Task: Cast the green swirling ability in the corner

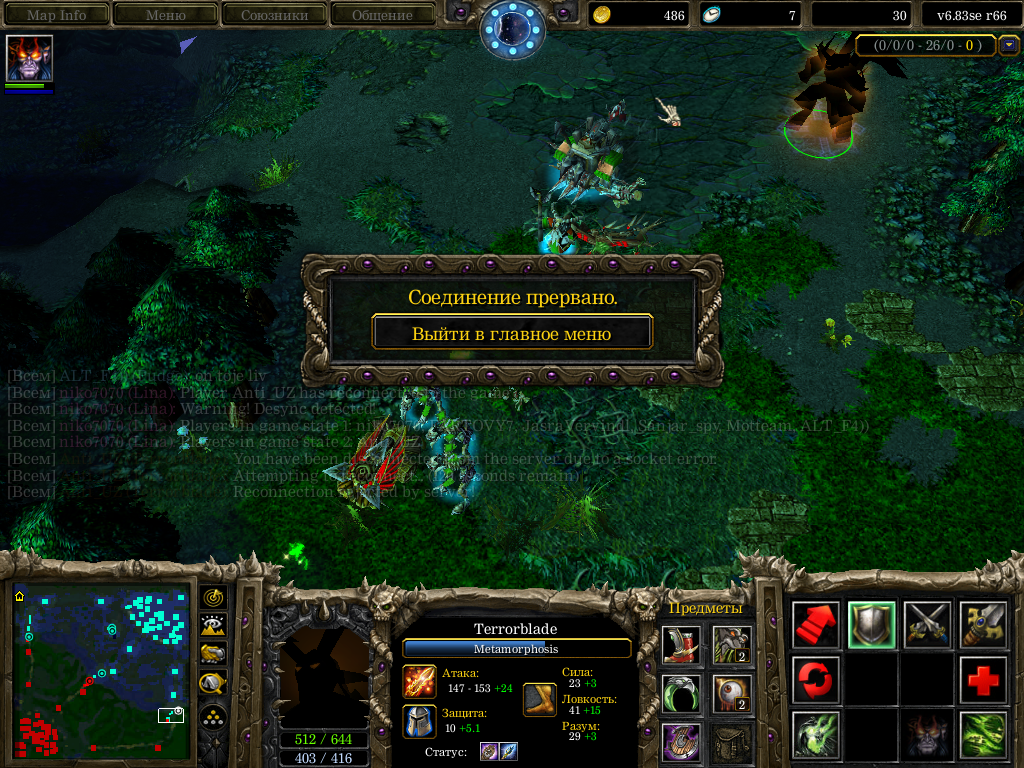Action: point(984,736)
